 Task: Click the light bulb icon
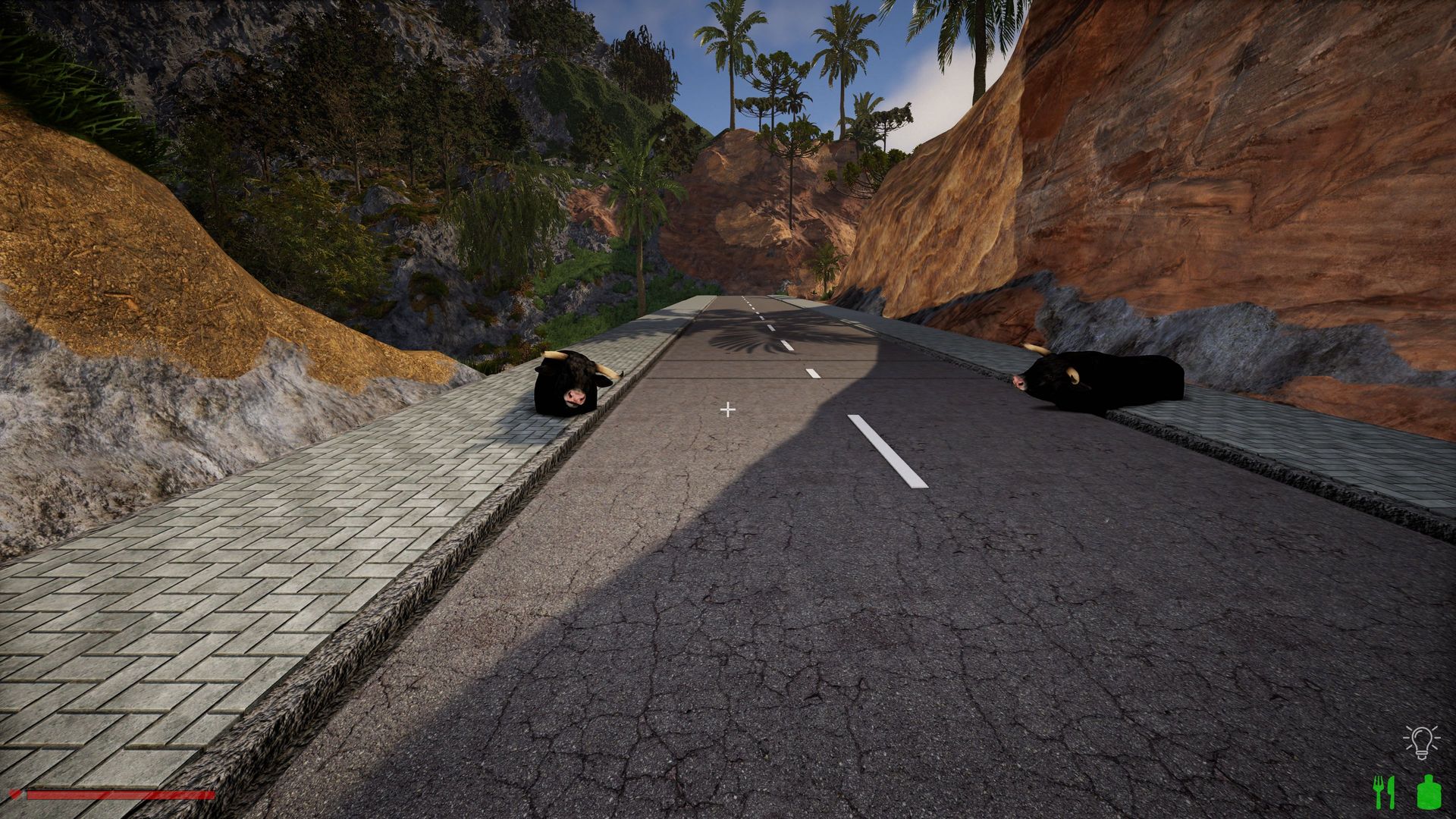pos(1421,741)
